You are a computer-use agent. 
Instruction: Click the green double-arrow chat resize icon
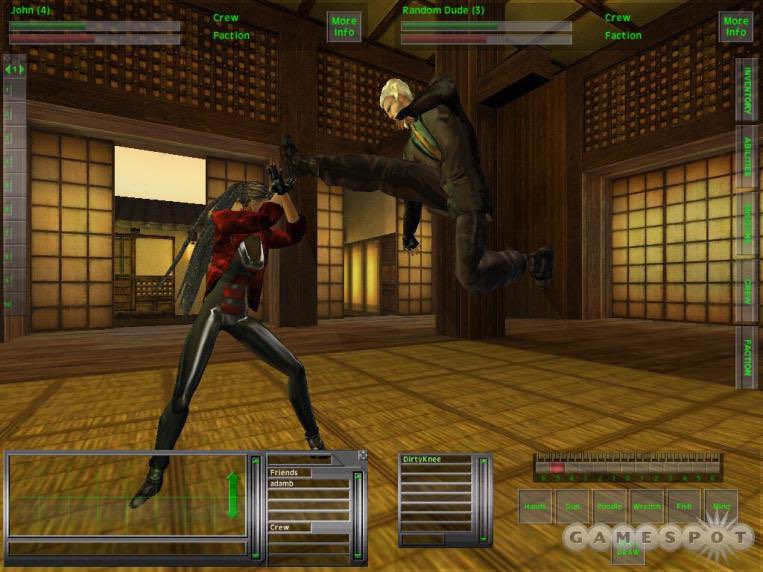click(x=234, y=494)
